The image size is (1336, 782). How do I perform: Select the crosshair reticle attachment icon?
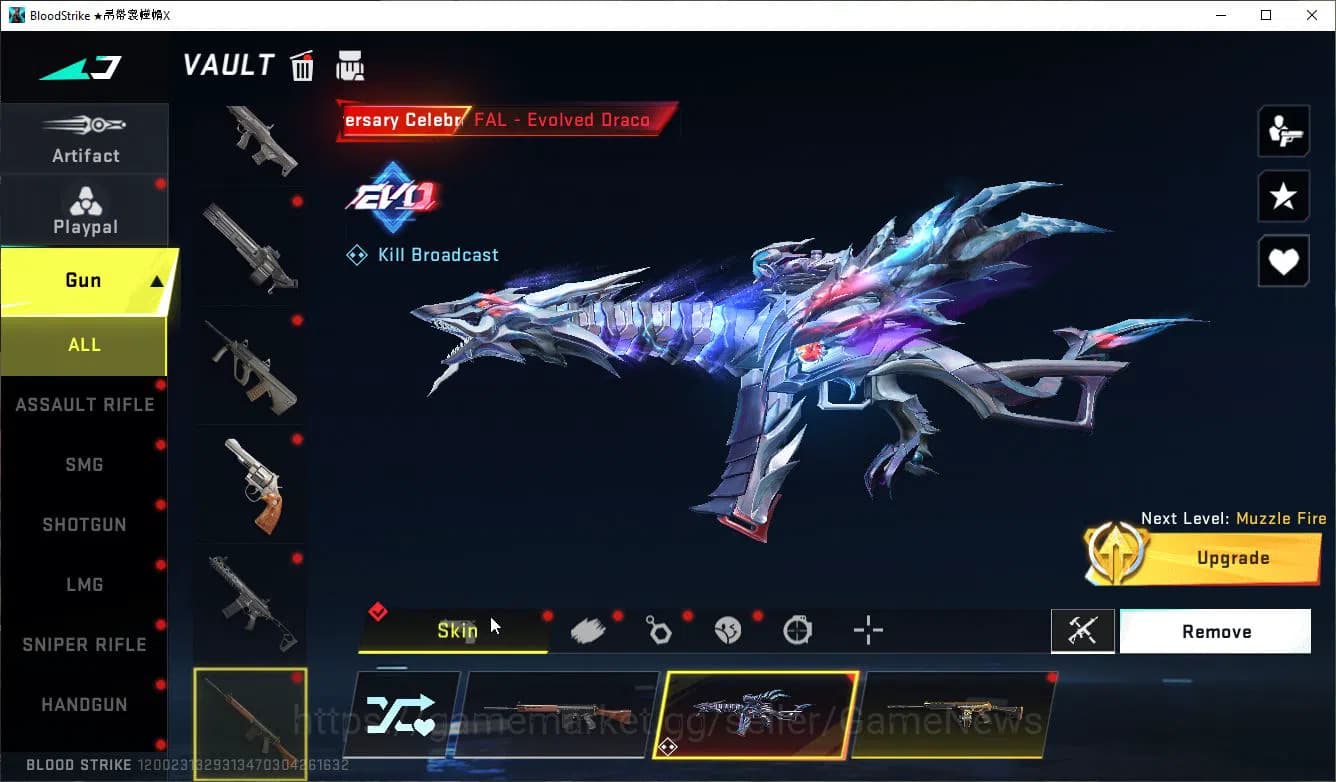click(867, 629)
